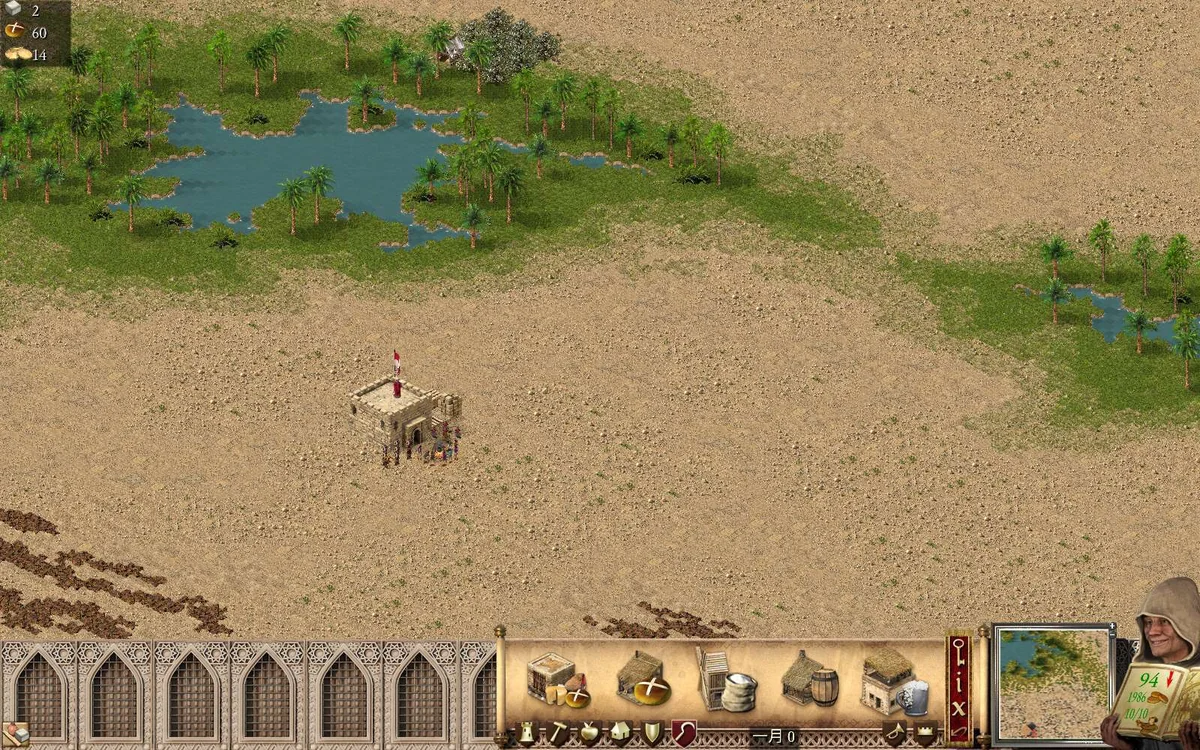
Task: Switch to the apple farm buildings tab
Action: [590, 733]
